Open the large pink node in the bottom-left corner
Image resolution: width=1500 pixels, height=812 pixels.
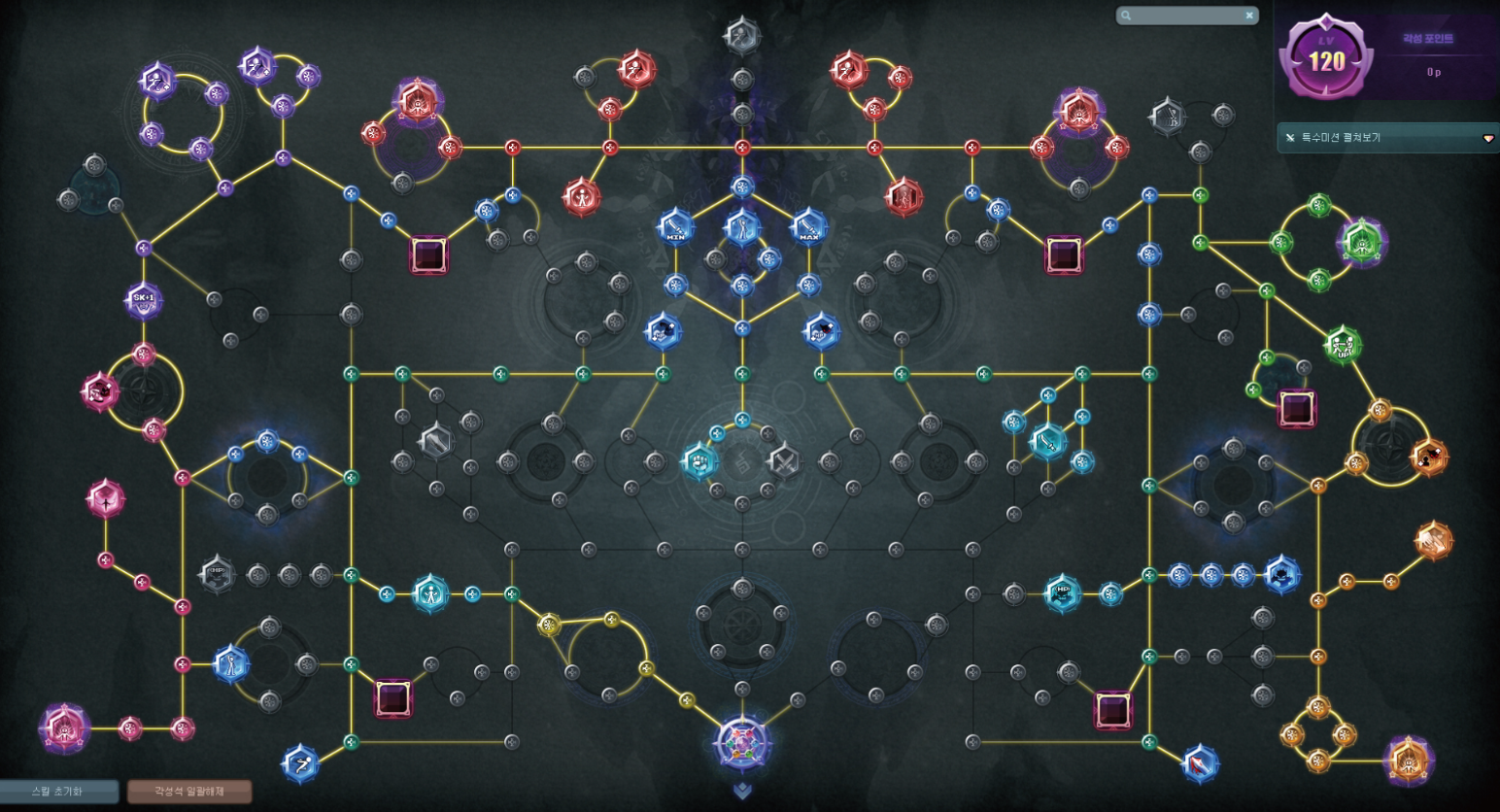point(65,728)
